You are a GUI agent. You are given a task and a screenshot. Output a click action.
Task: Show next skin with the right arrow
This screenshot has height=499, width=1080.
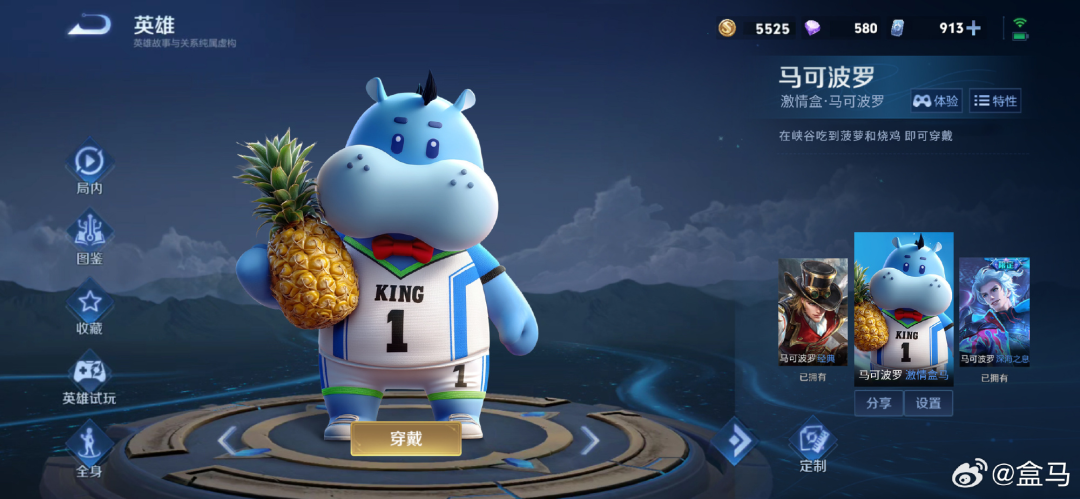pyautogui.click(x=590, y=440)
